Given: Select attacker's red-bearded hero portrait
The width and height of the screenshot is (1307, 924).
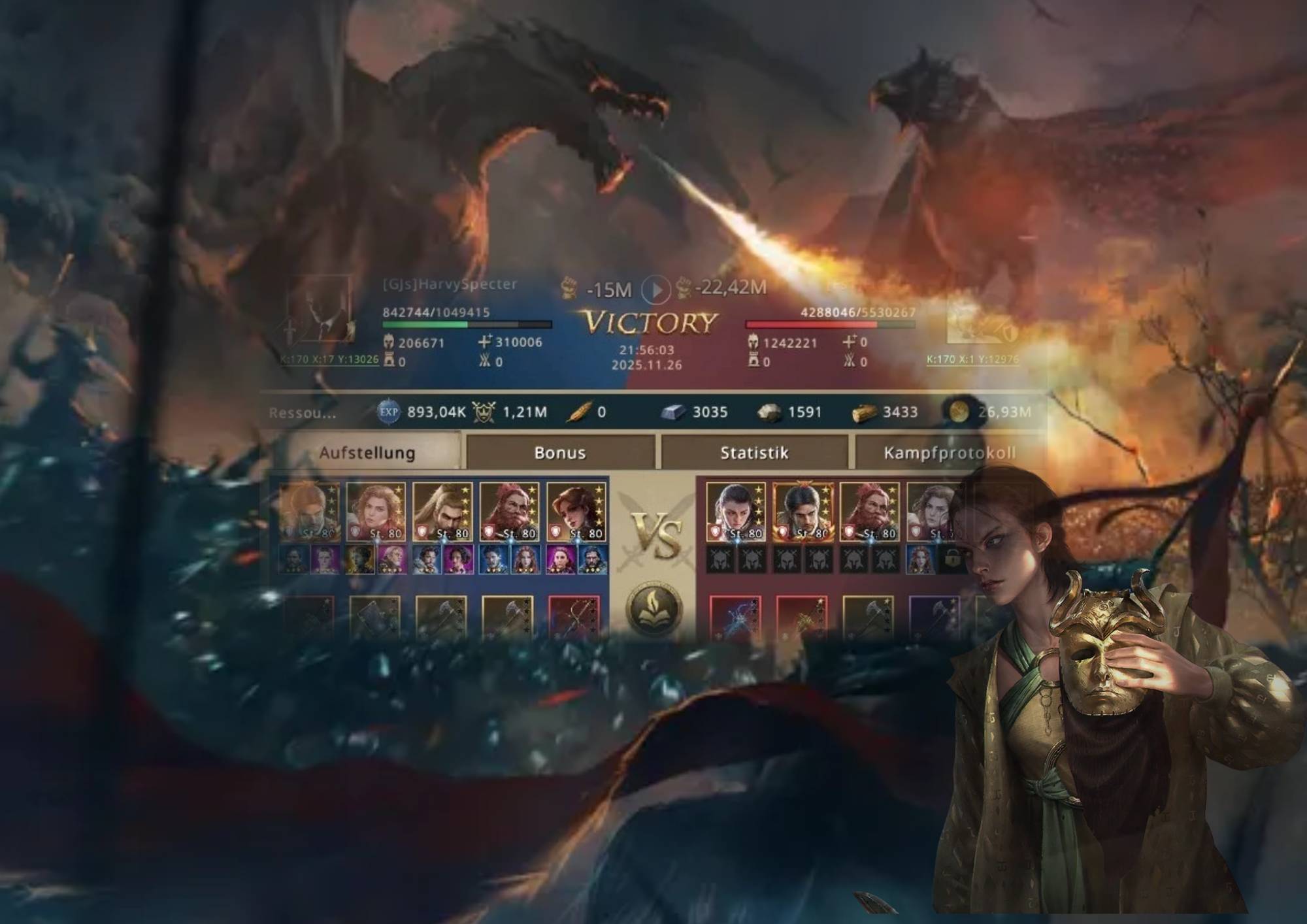Looking at the screenshot, I should [x=509, y=511].
